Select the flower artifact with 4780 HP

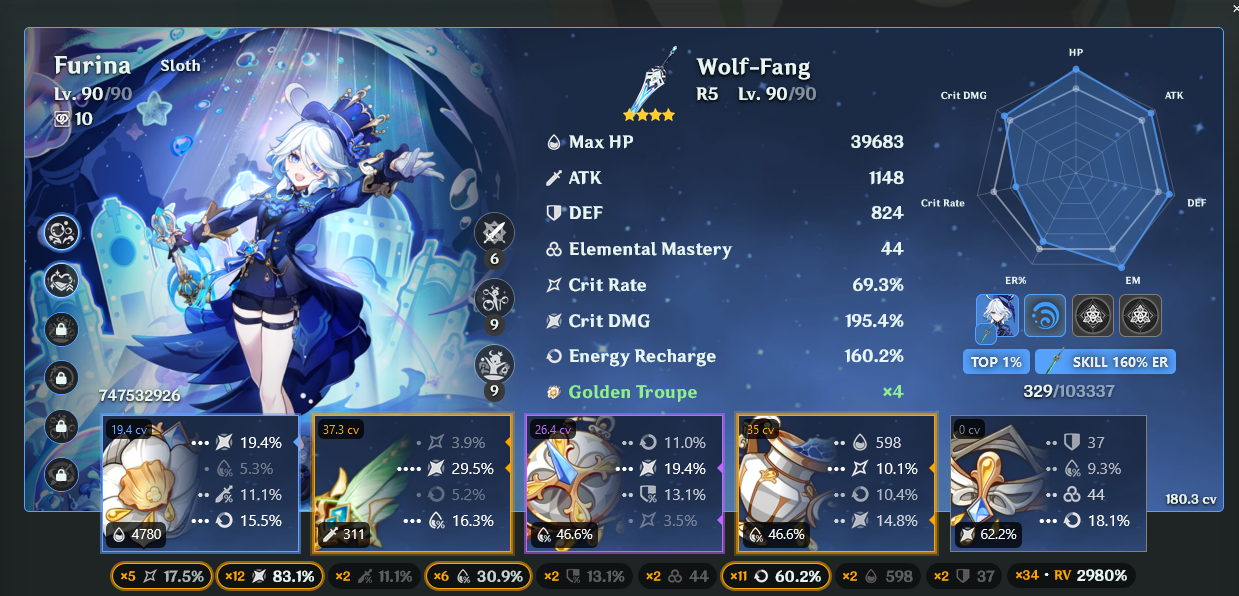click(200, 483)
